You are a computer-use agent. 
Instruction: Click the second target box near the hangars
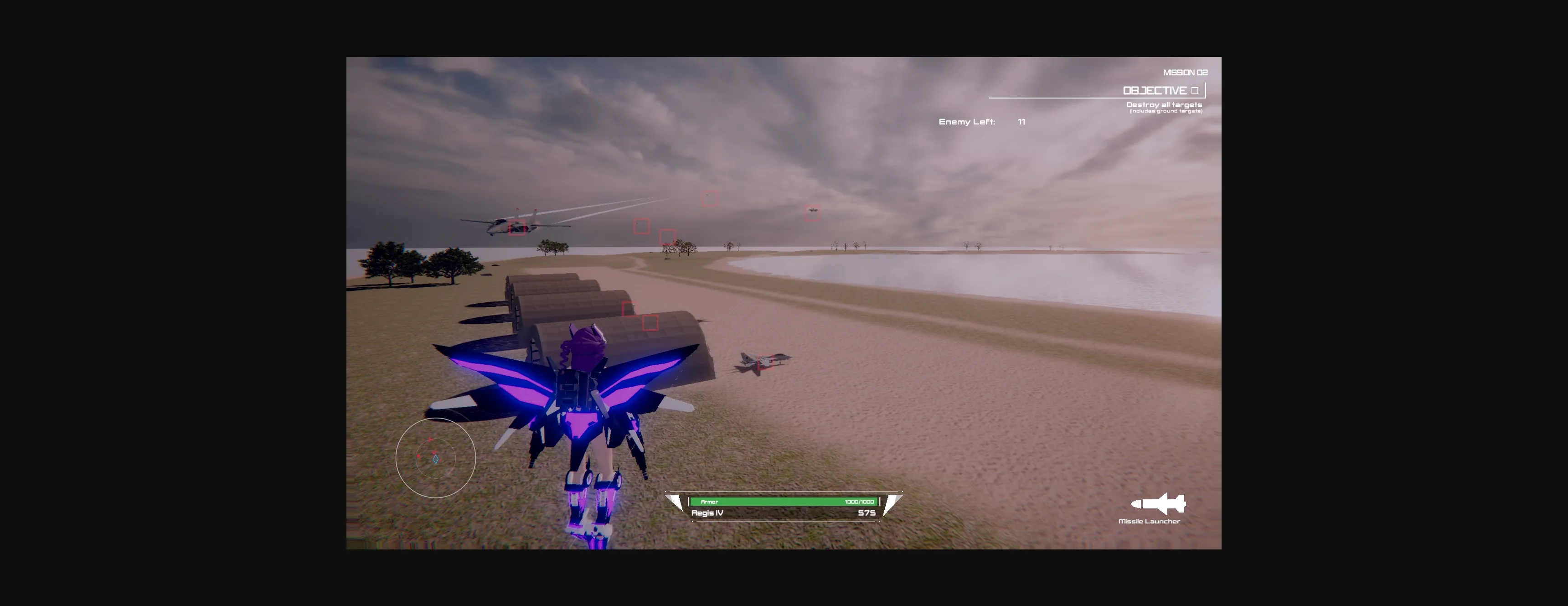click(650, 323)
